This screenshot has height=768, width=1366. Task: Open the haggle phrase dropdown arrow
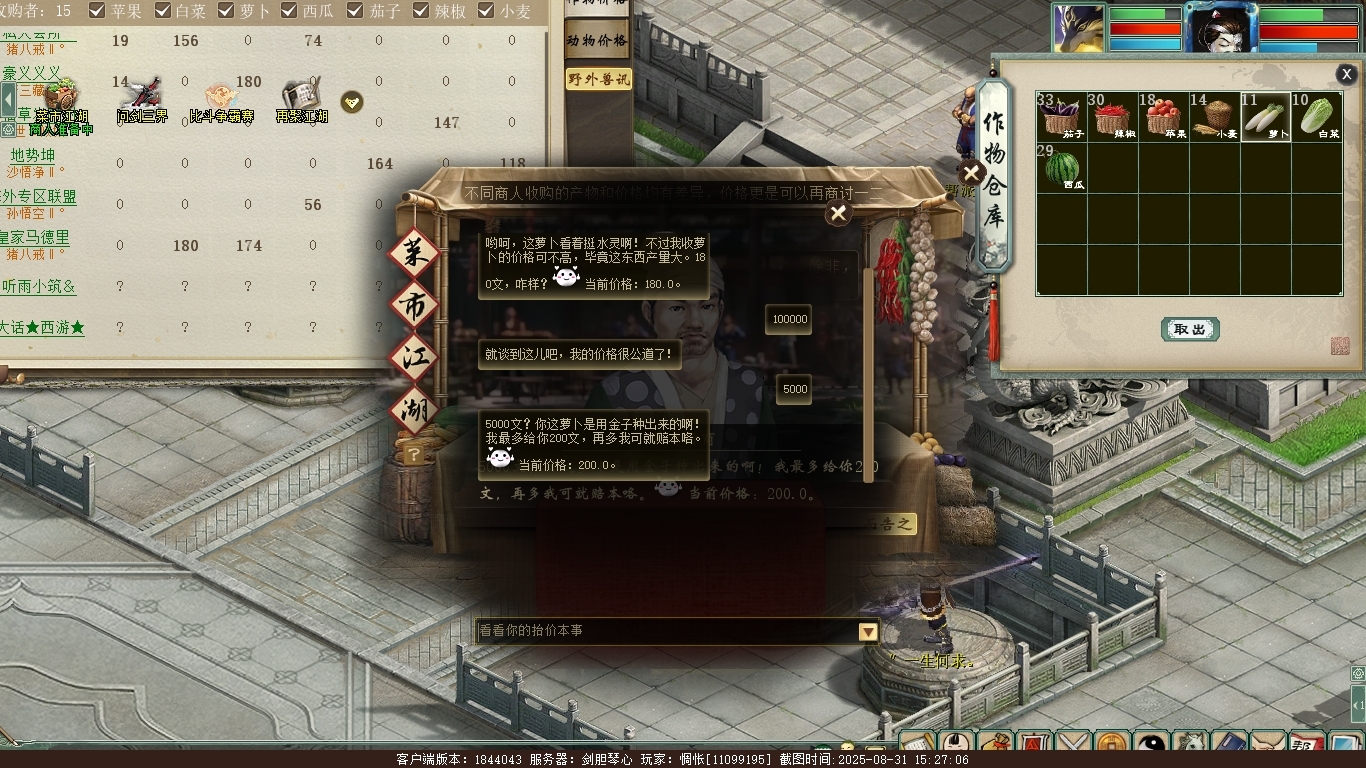pos(868,631)
